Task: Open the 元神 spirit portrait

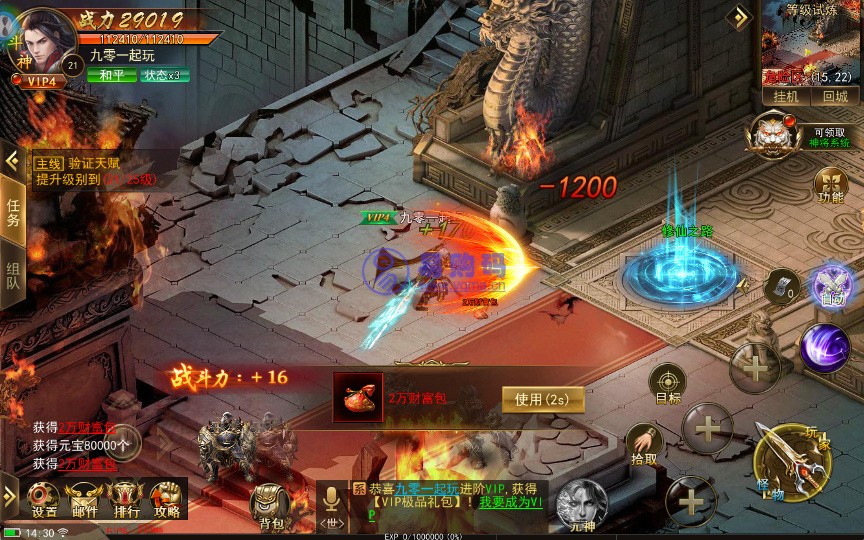Action: (581, 502)
